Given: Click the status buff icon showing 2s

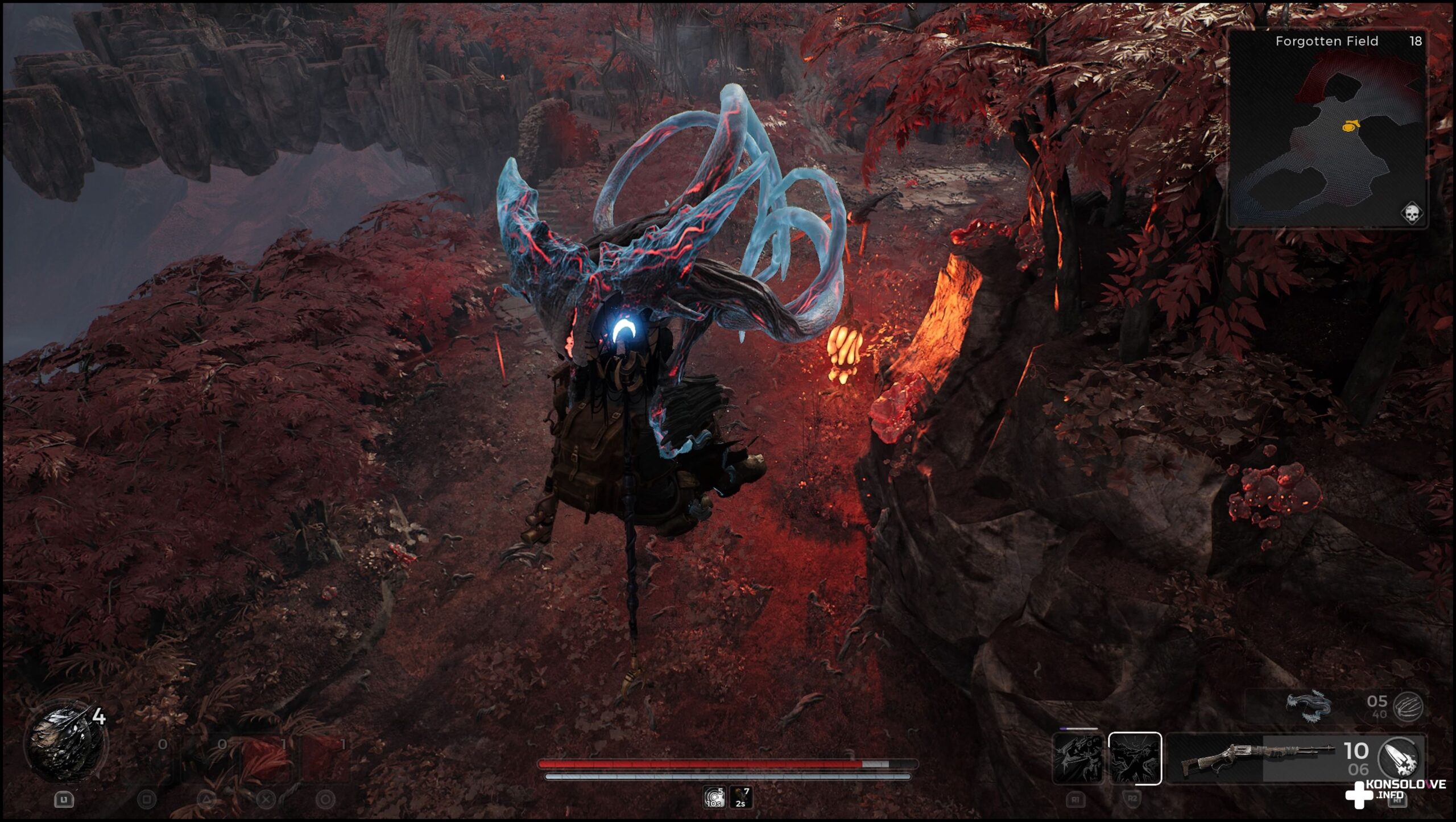Looking at the screenshot, I should (x=741, y=798).
